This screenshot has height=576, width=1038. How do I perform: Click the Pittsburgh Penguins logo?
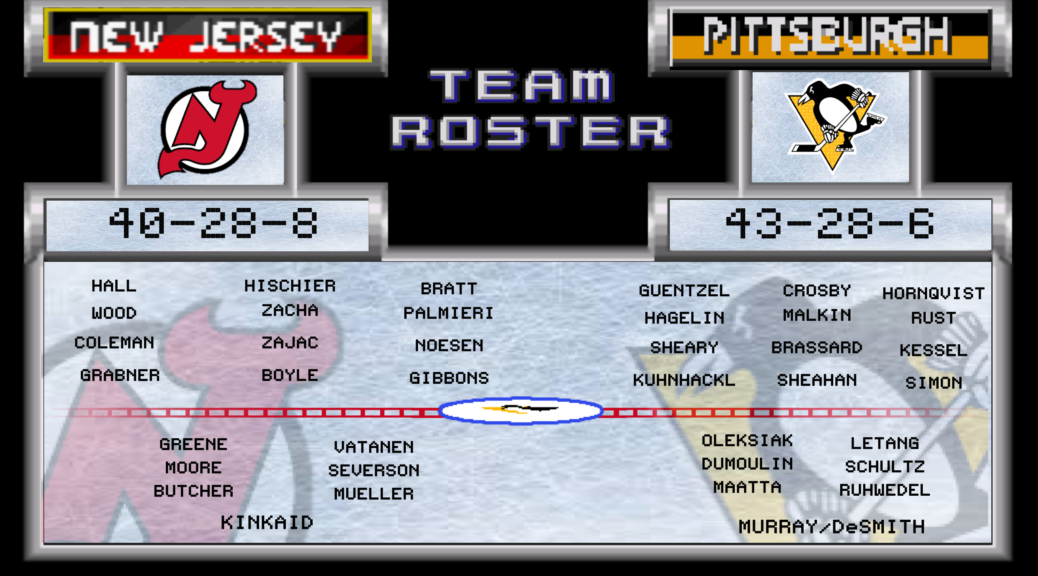(x=830, y=126)
